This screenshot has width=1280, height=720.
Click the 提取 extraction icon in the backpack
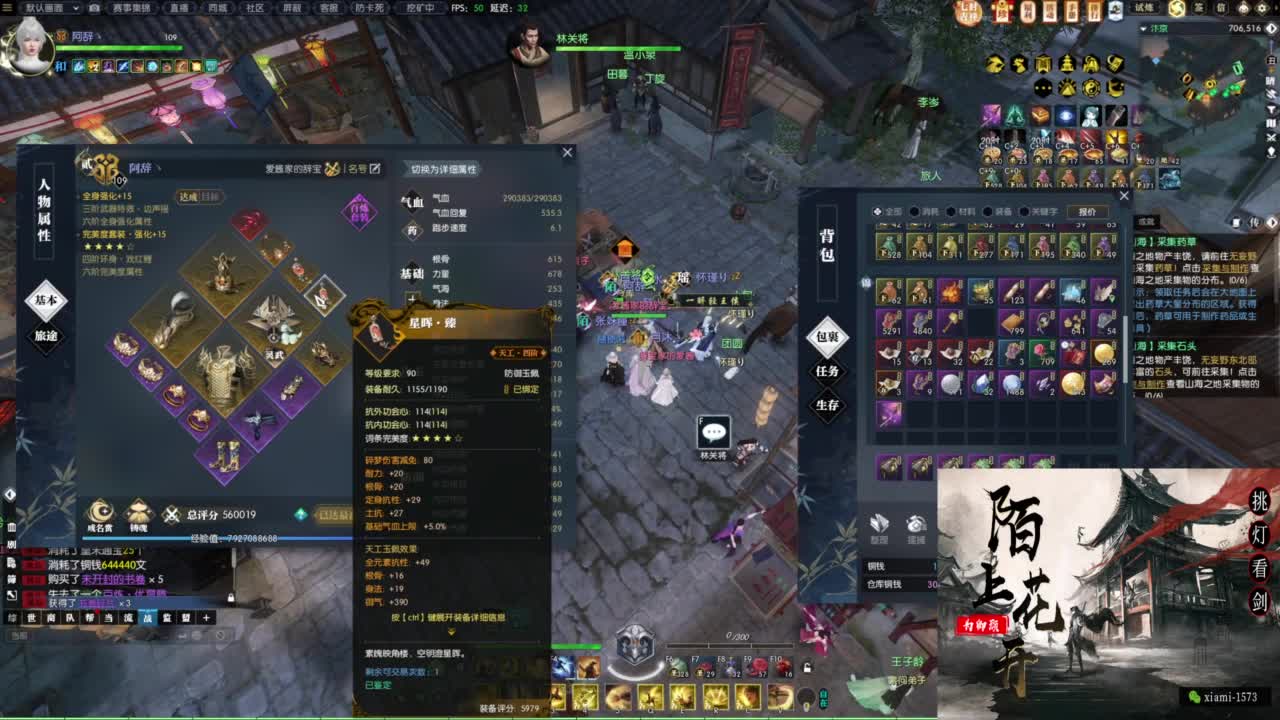[916, 522]
